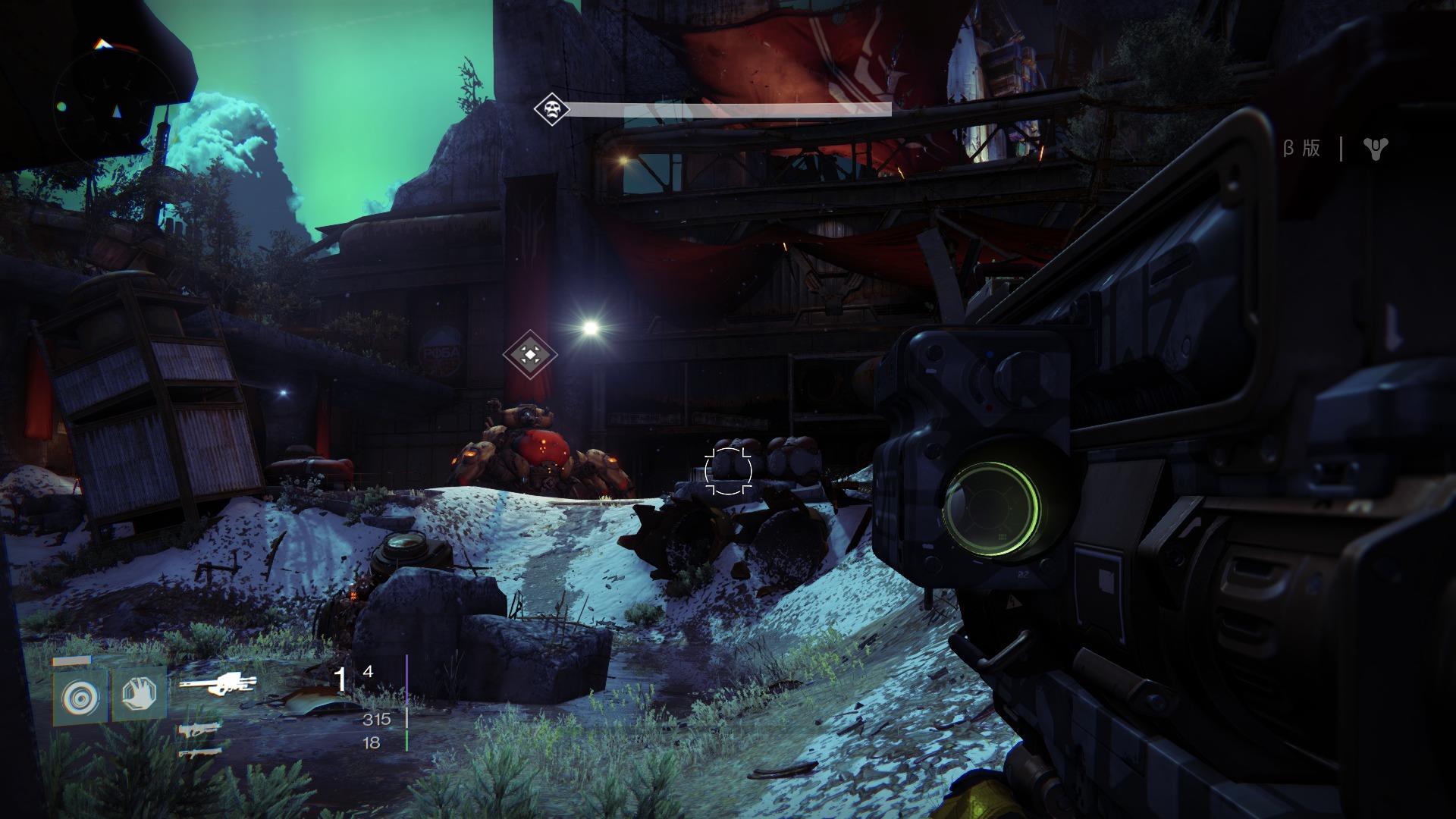Select the swirling vortex grenade icon
The width and height of the screenshot is (1456, 819).
[x=80, y=695]
